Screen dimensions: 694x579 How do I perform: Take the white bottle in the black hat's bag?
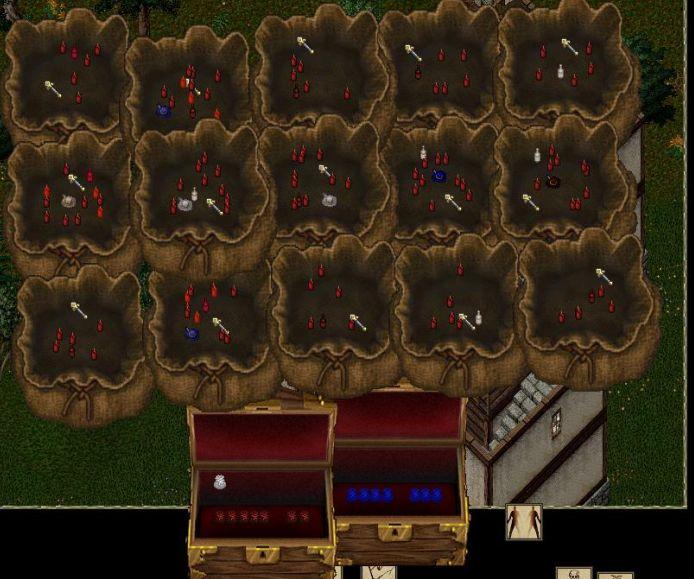click(537, 155)
